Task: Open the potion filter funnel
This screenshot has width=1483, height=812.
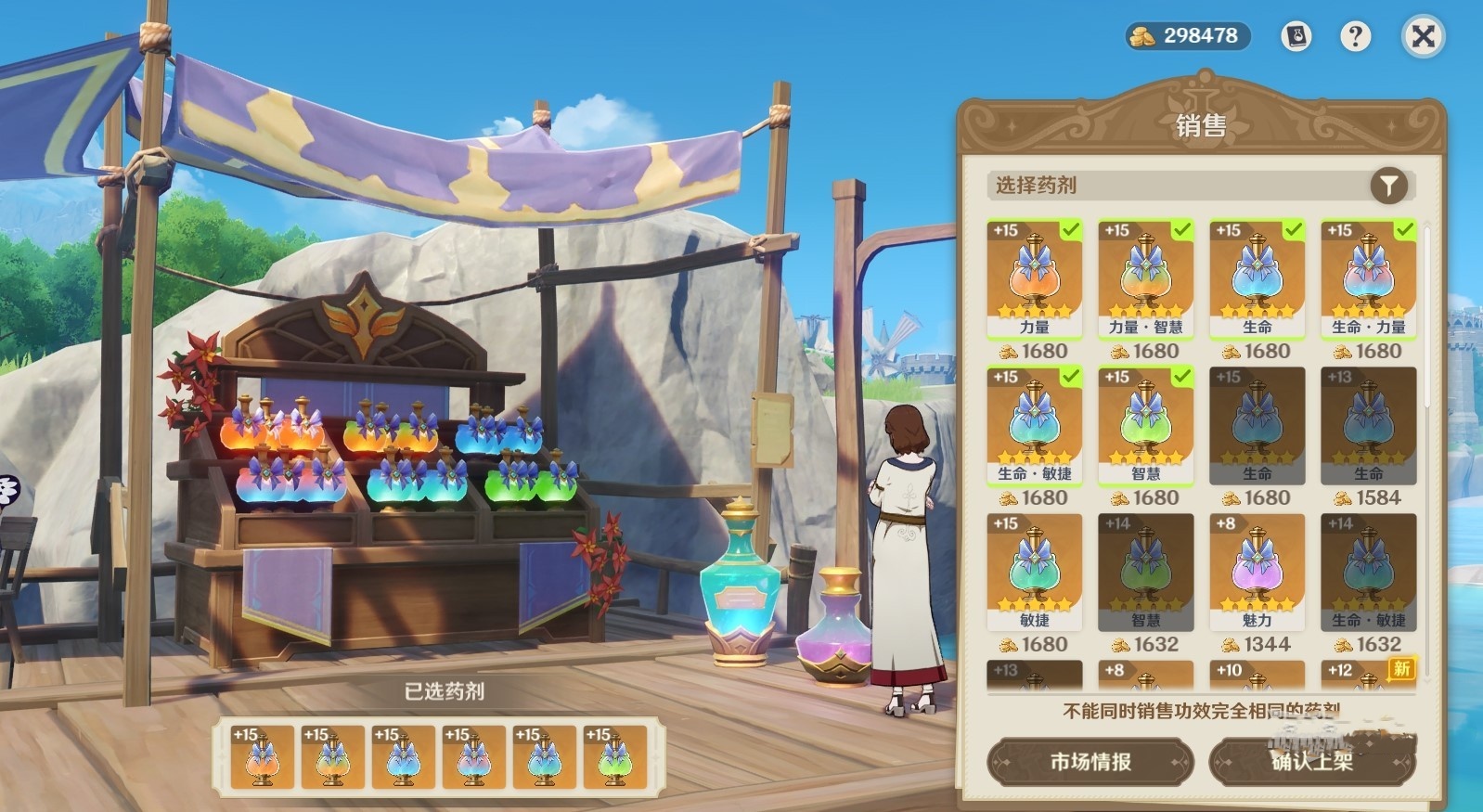Action: click(x=1388, y=186)
